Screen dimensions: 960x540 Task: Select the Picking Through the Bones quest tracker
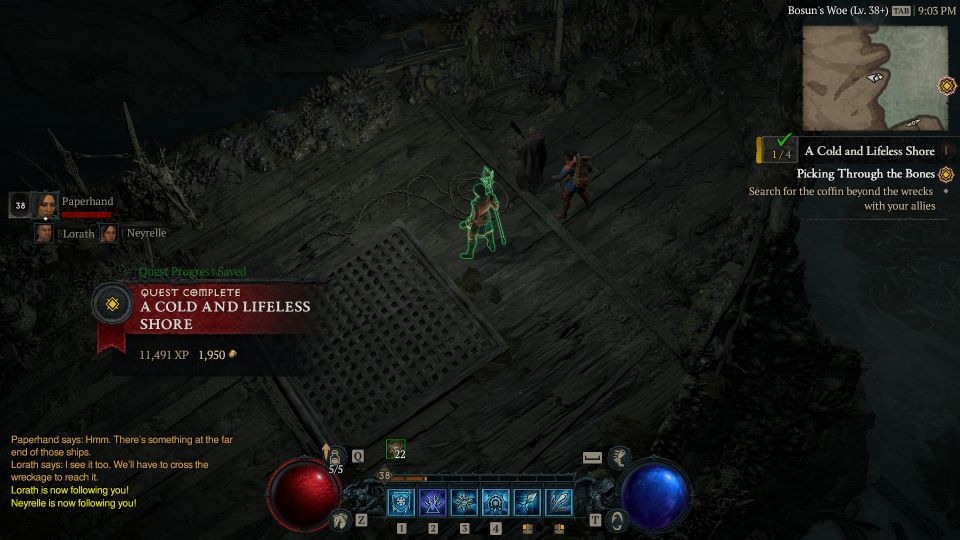pos(866,174)
